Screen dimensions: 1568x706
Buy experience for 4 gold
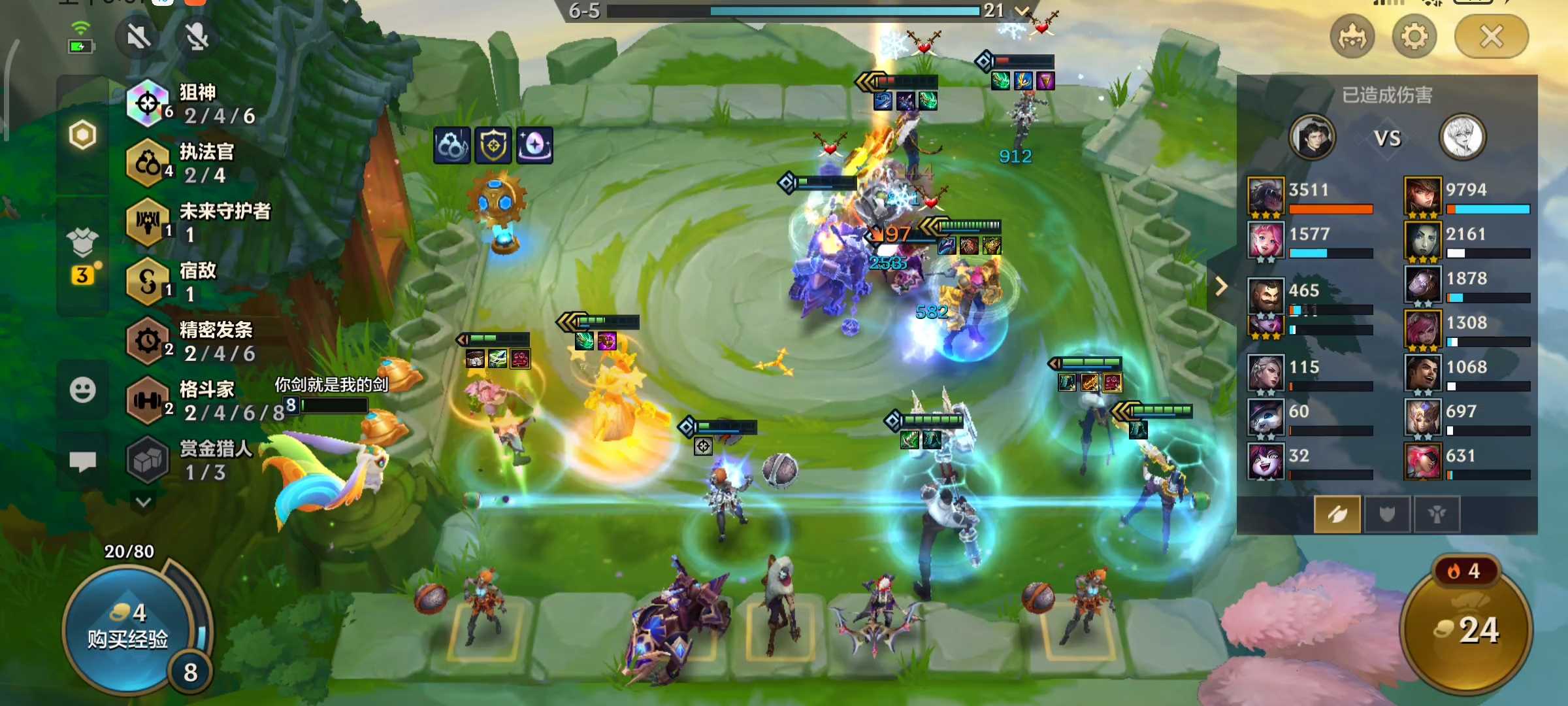128,628
